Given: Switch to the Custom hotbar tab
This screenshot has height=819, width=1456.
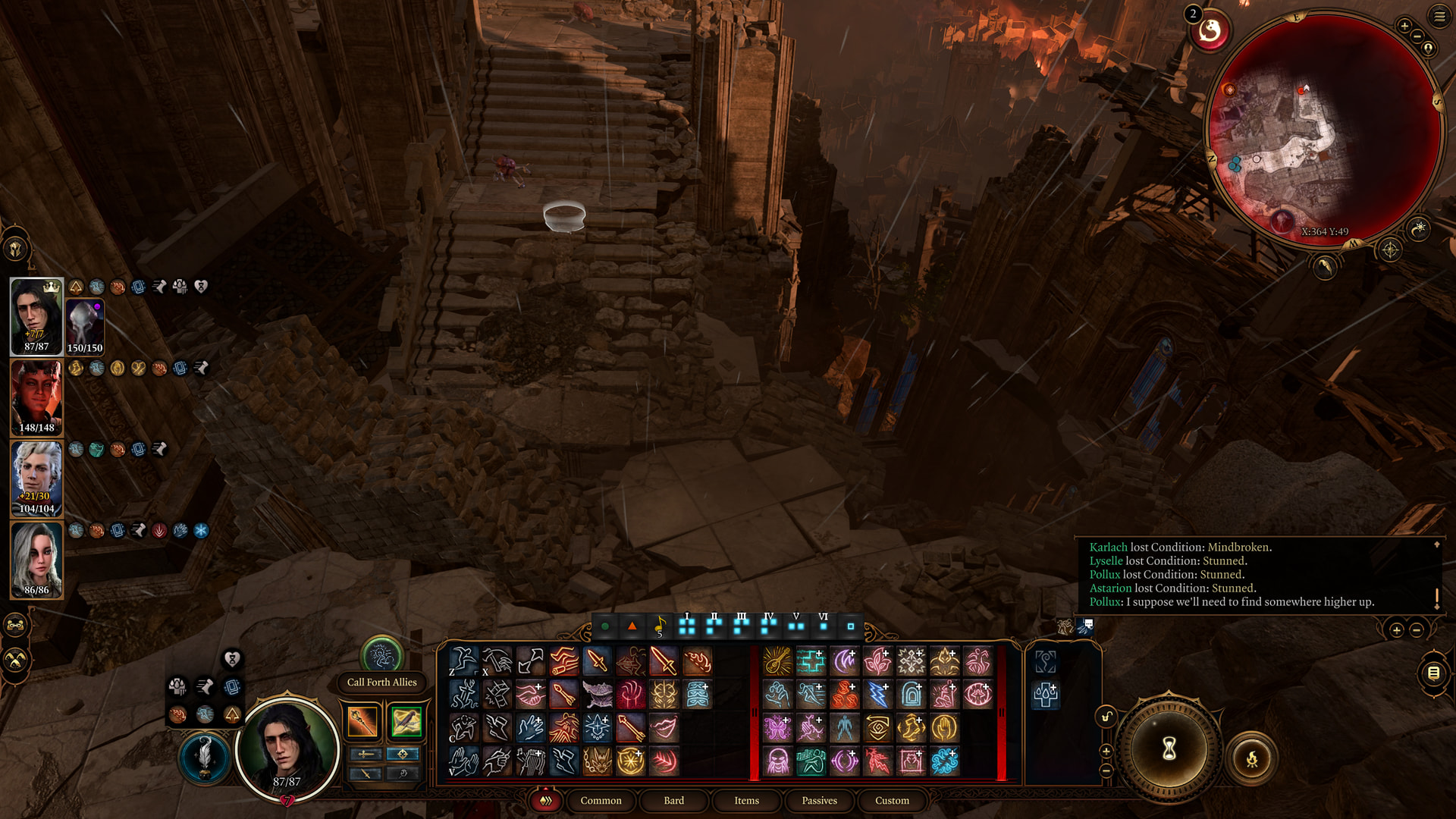Looking at the screenshot, I should coord(892,800).
